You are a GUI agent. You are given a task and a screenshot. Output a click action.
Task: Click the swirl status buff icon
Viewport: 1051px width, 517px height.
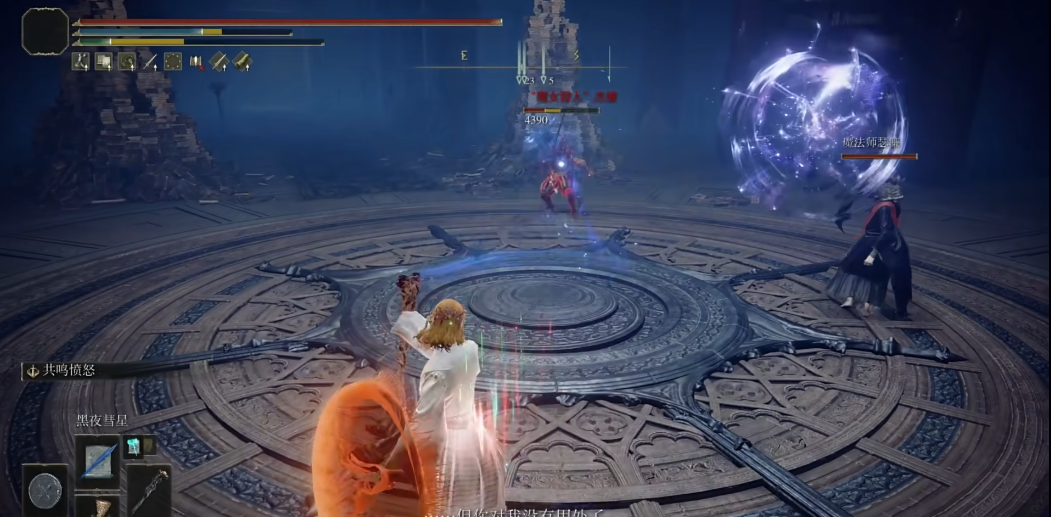[x=127, y=62]
